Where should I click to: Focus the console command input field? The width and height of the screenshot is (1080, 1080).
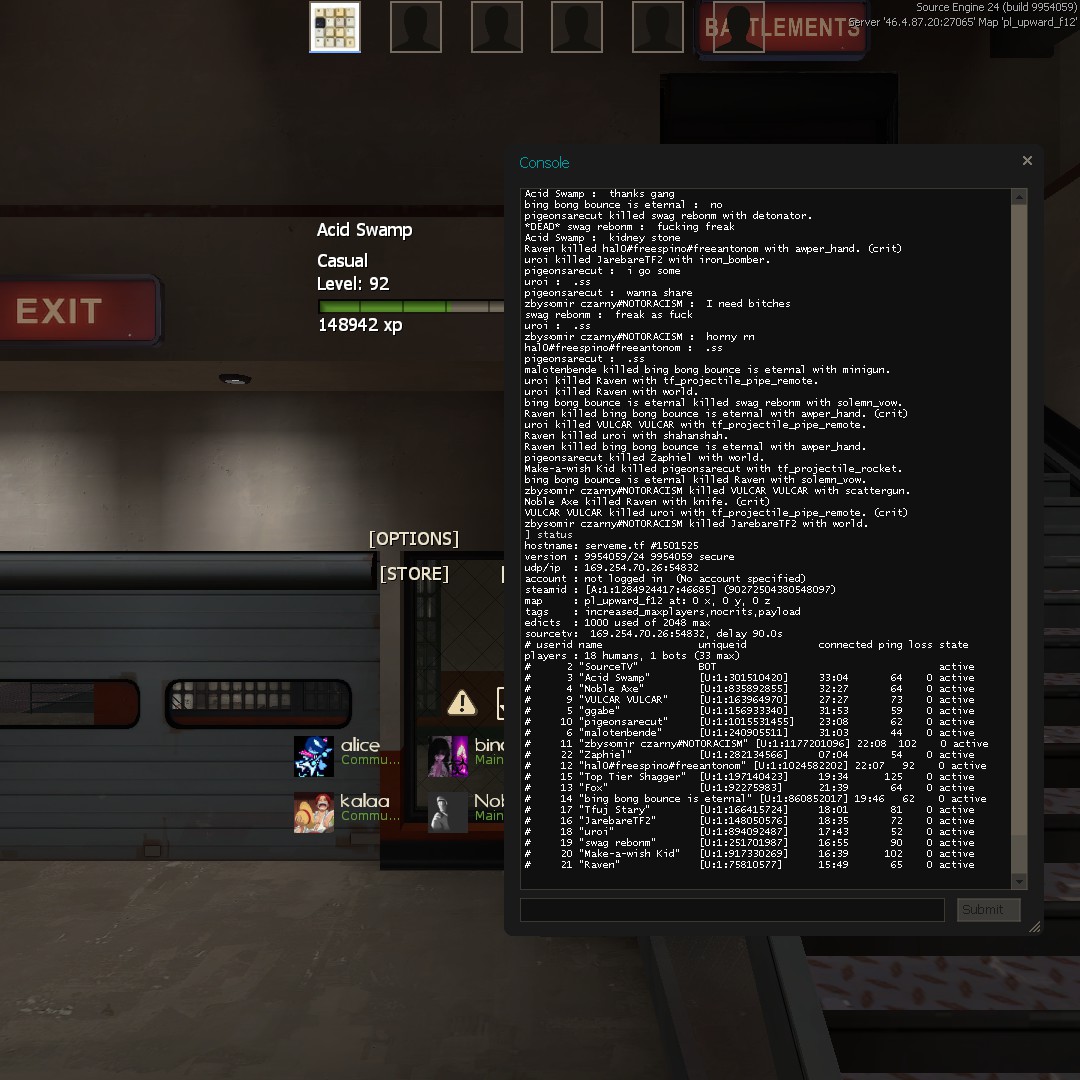coord(731,910)
